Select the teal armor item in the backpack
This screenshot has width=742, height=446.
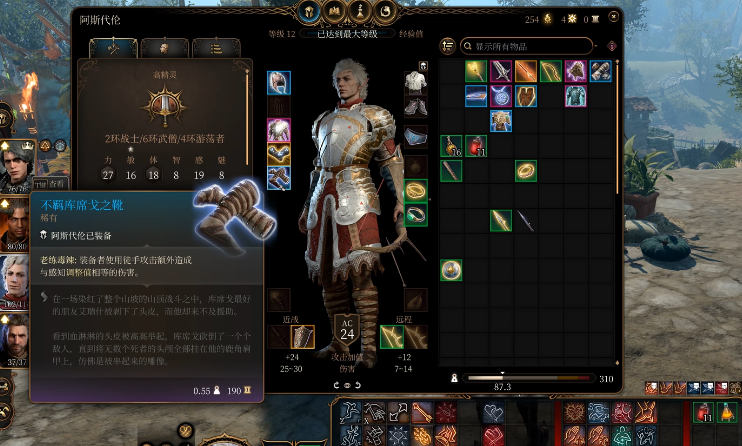coord(574,96)
